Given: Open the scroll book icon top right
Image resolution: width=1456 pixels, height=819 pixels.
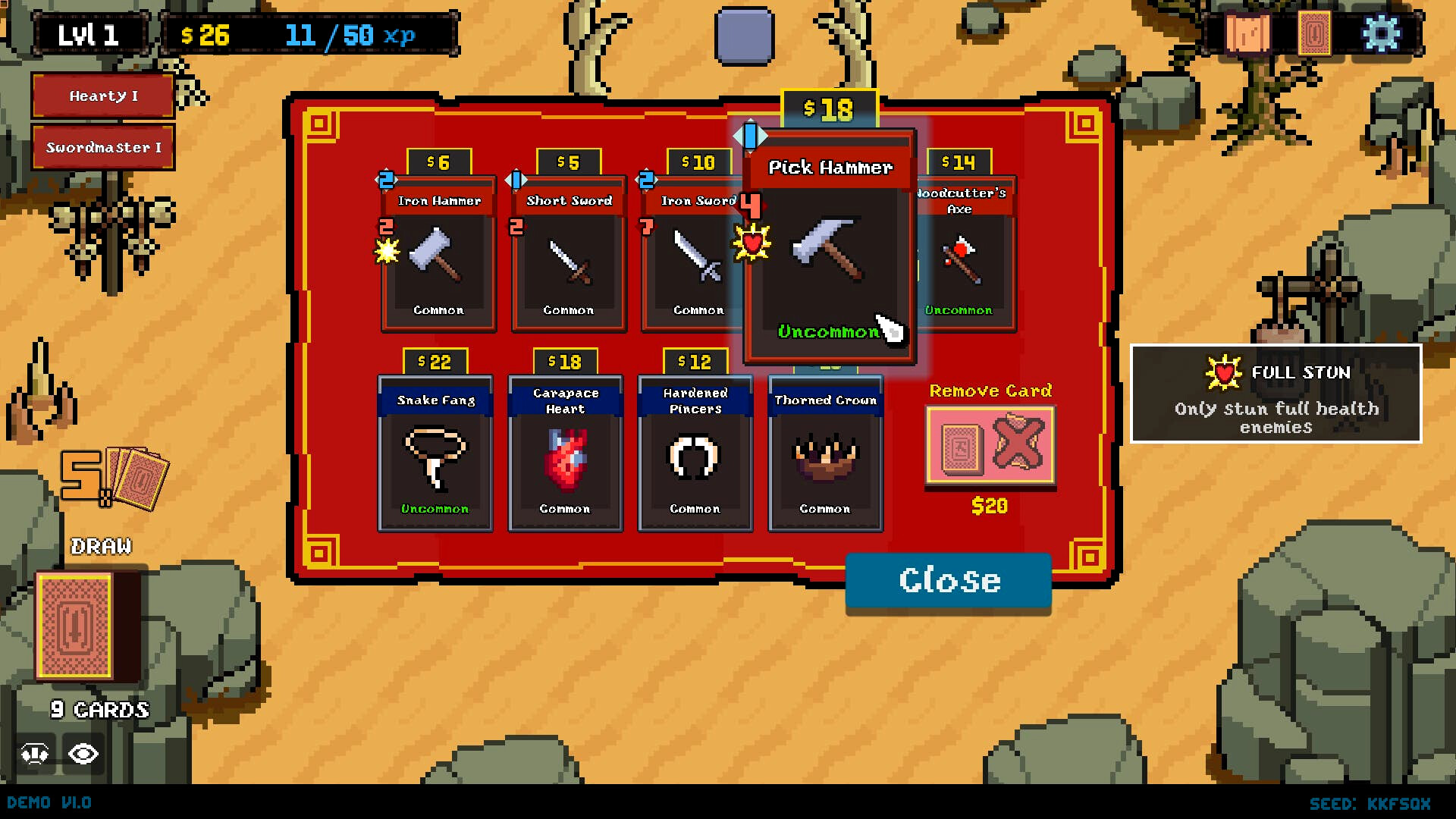Looking at the screenshot, I should 1247,33.
